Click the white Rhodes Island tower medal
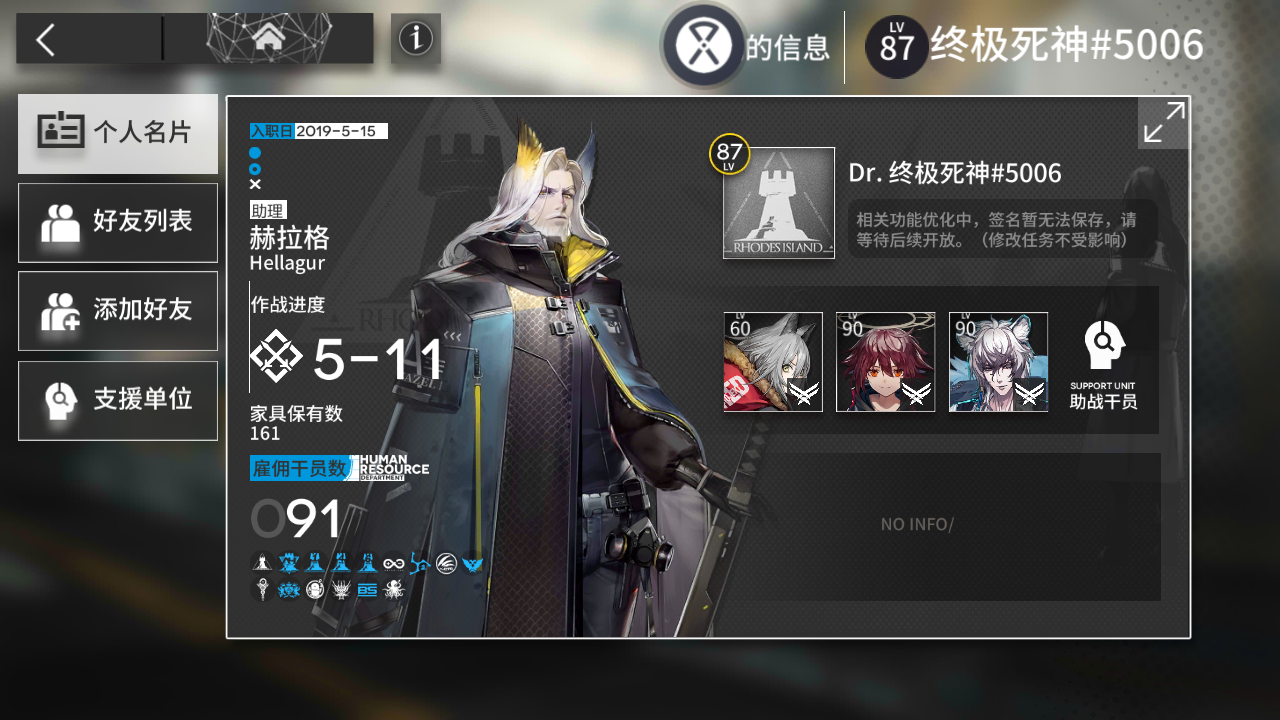The width and height of the screenshot is (1280, 720). click(x=262, y=563)
